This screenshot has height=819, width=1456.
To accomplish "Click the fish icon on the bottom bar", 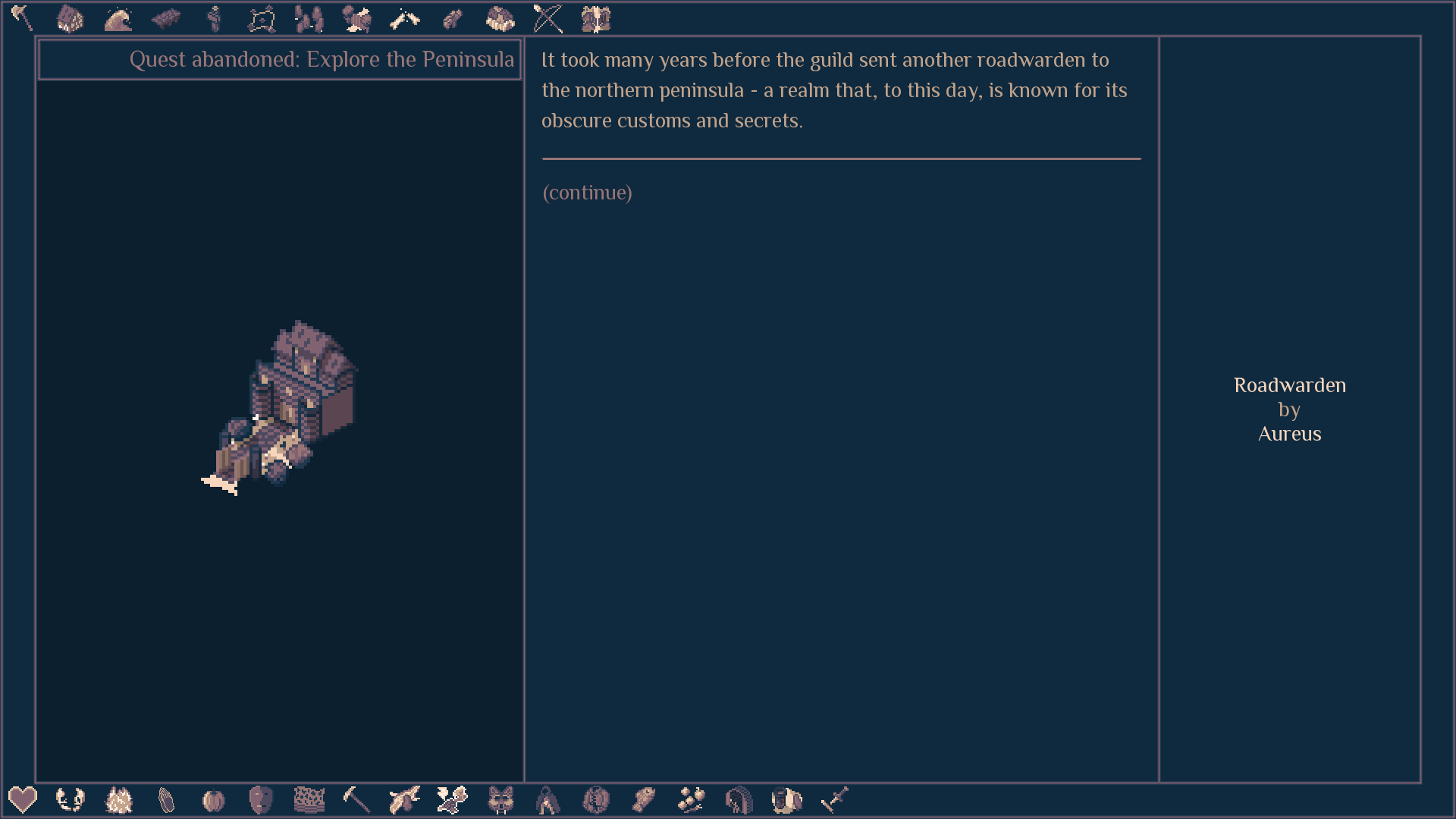I will 644,800.
